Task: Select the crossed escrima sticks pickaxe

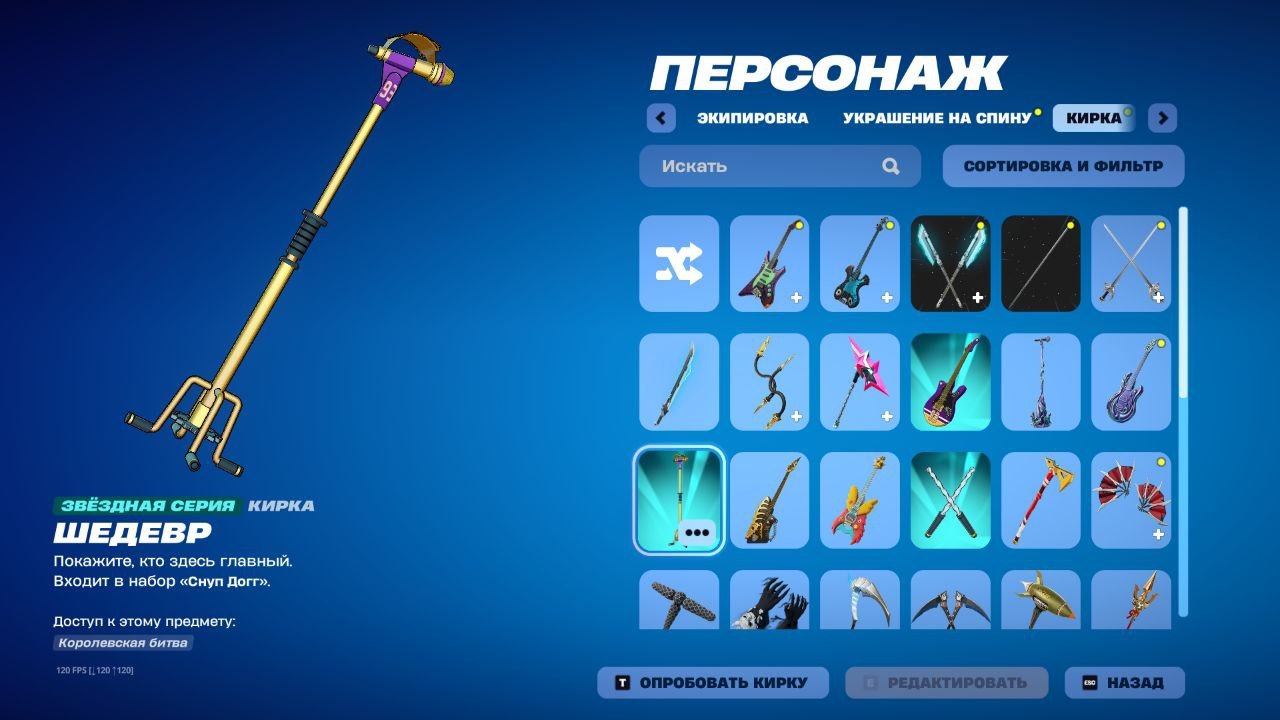Action: coord(950,500)
